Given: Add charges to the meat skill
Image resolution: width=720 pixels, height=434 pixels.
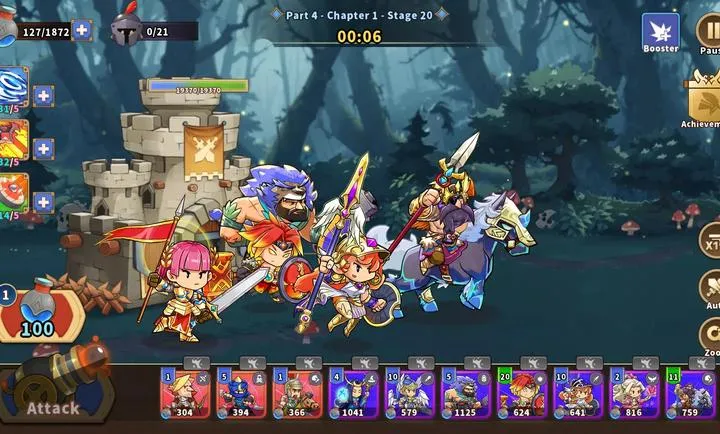Looking at the screenshot, I should (44, 202).
